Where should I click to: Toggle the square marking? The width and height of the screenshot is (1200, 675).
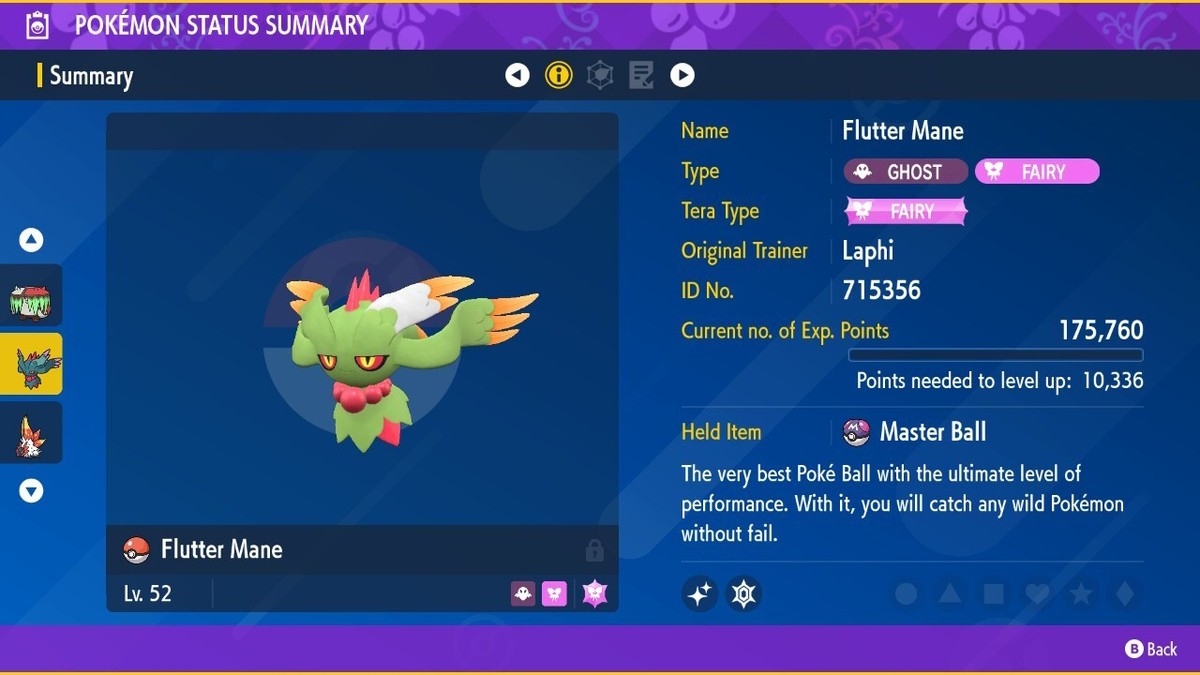[993, 594]
